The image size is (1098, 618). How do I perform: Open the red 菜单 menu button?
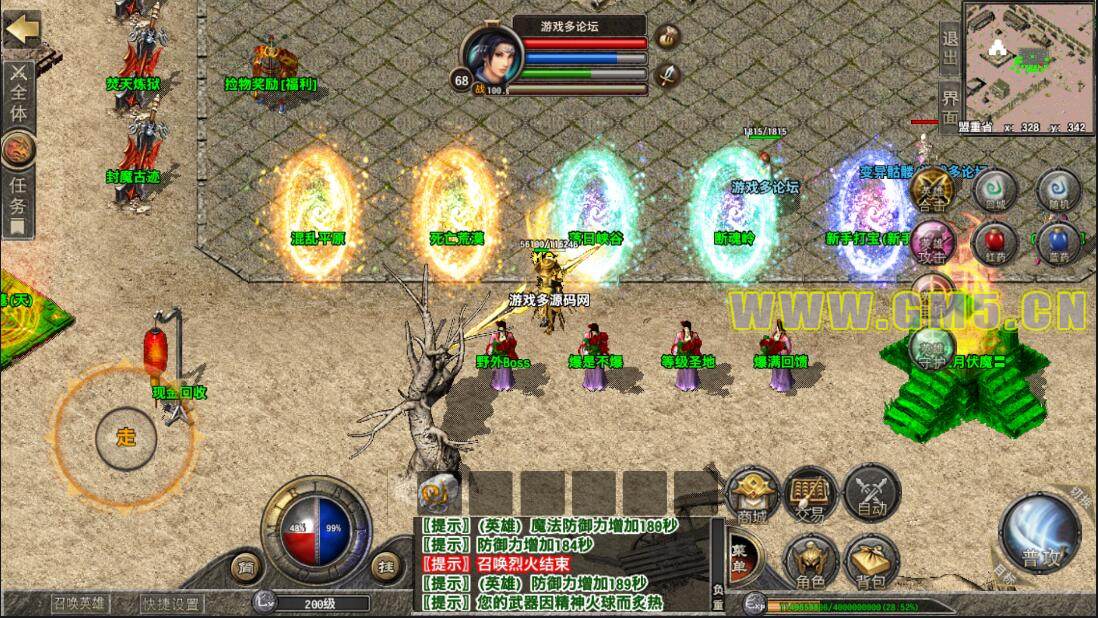[741, 549]
